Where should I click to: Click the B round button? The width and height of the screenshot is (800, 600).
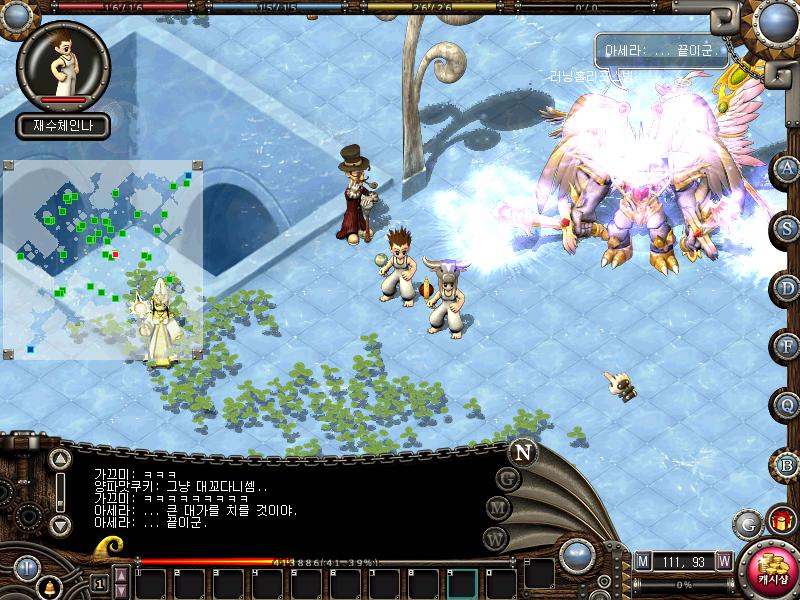pos(788,464)
